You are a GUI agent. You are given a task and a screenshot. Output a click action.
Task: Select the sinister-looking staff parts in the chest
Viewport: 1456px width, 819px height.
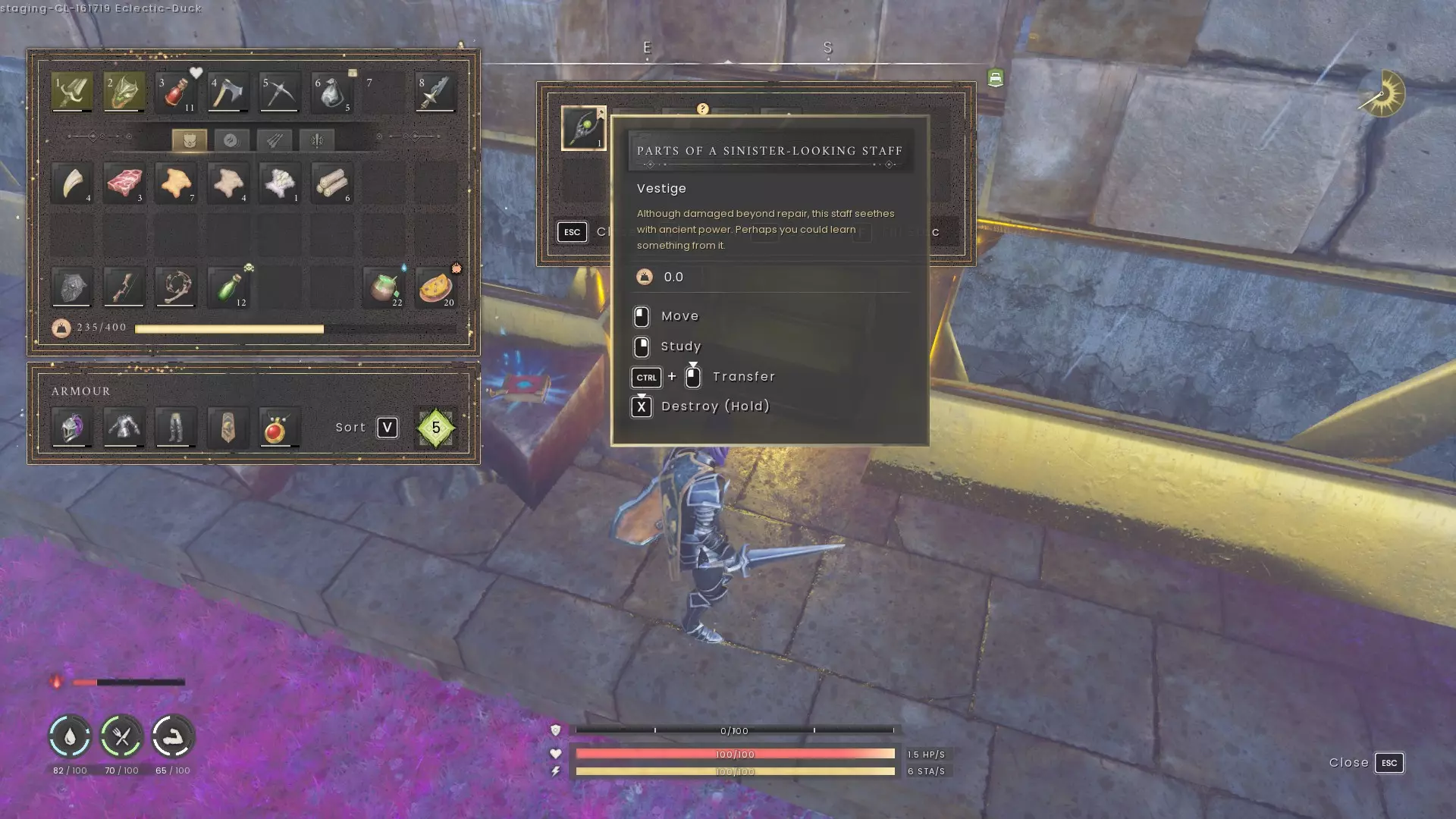(583, 127)
